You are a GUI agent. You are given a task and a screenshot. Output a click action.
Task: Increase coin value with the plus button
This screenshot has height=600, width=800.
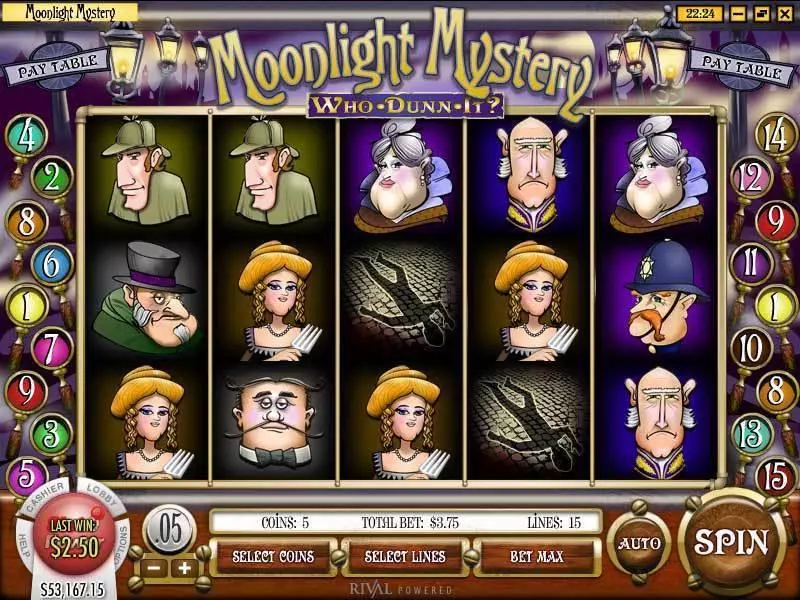click(184, 569)
